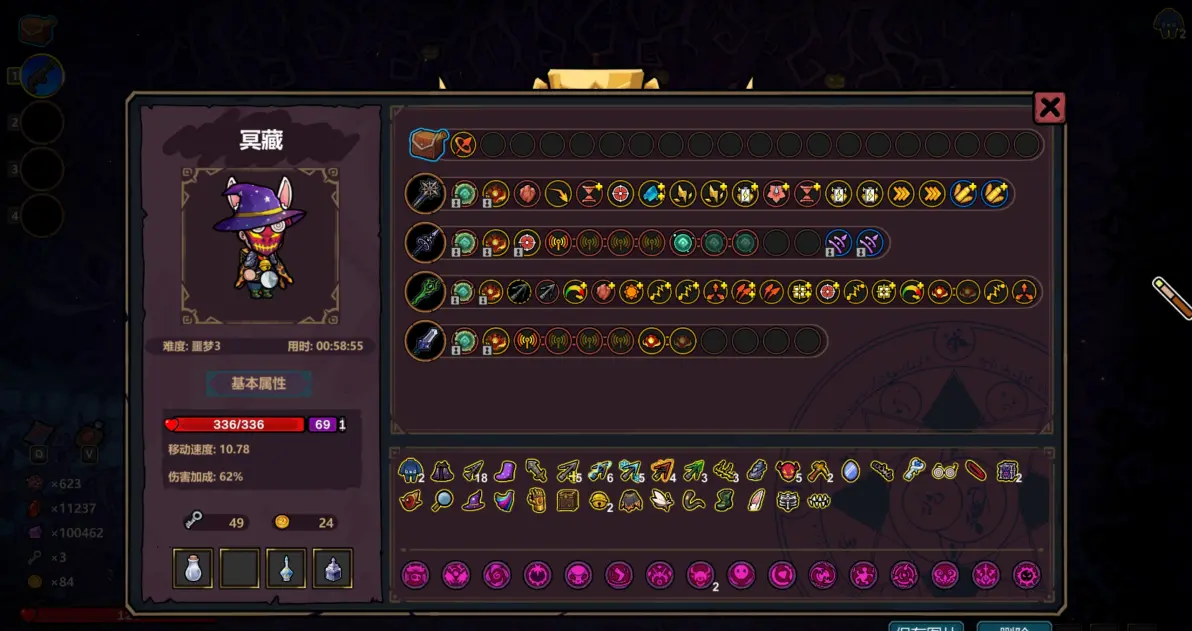The width and height of the screenshot is (1192, 631).
Task: Select the golden gauntlet relic
Action: pos(536,501)
